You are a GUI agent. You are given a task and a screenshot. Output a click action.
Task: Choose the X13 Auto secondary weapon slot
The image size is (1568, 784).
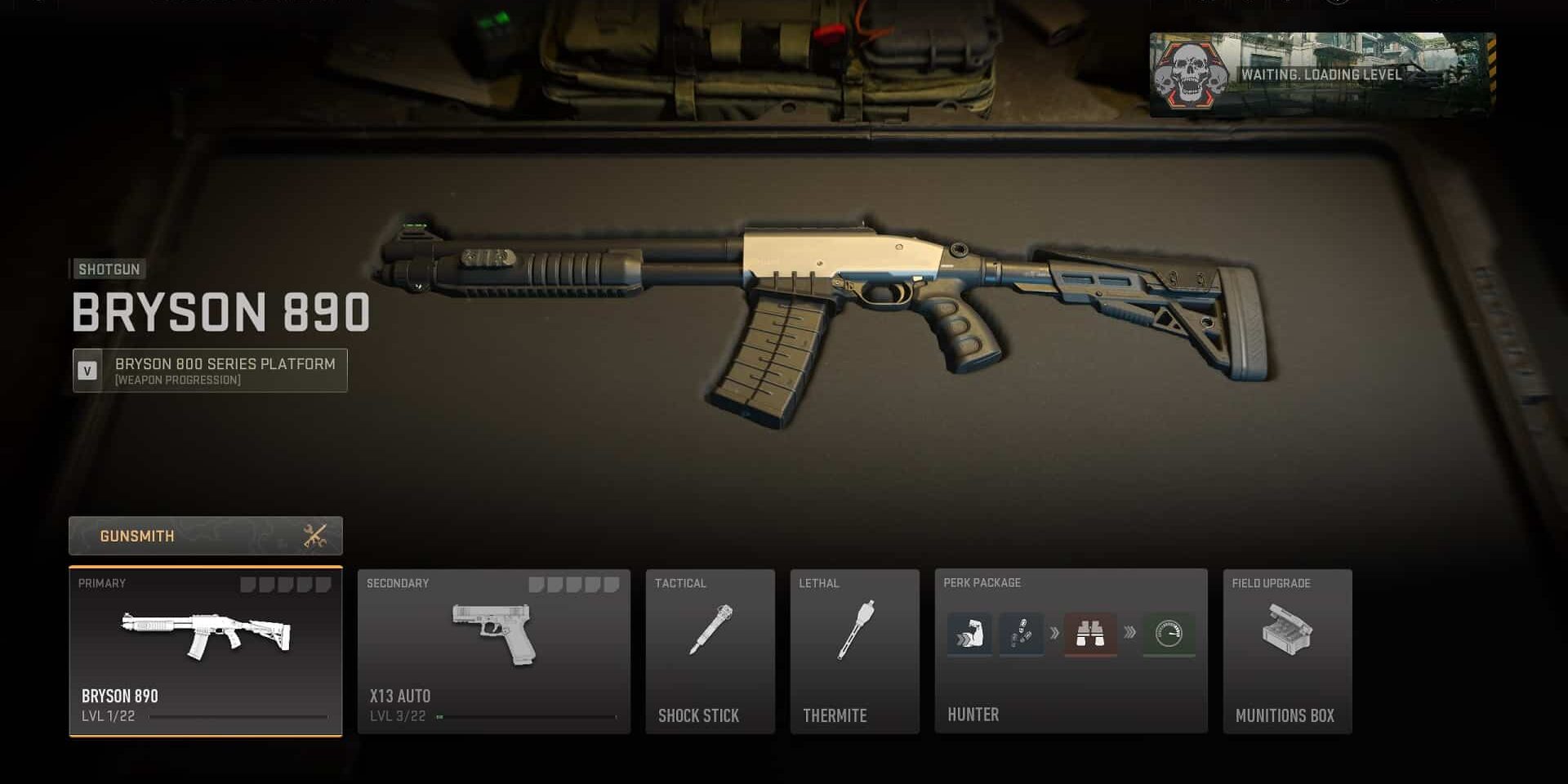click(493, 652)
